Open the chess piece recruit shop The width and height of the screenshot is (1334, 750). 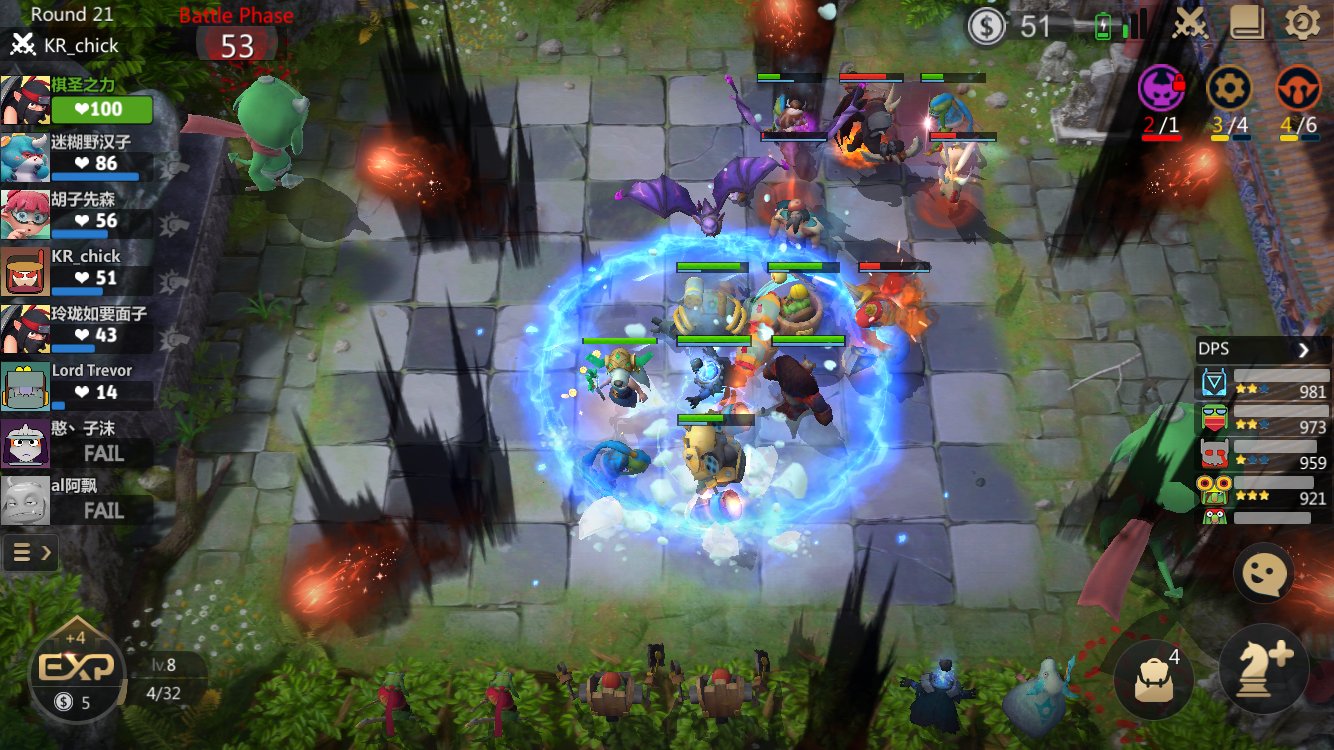point(1264,668)
